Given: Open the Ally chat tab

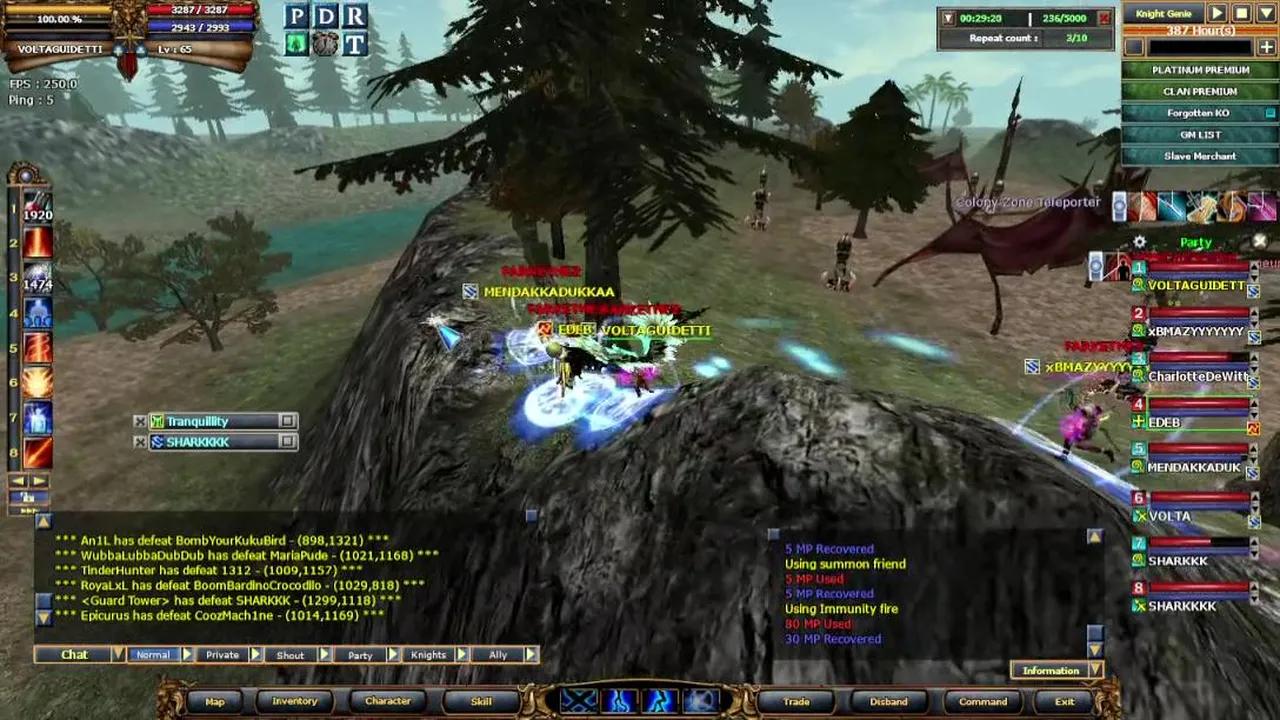Looking at the screenshot, I should click(x=498, y=655).
